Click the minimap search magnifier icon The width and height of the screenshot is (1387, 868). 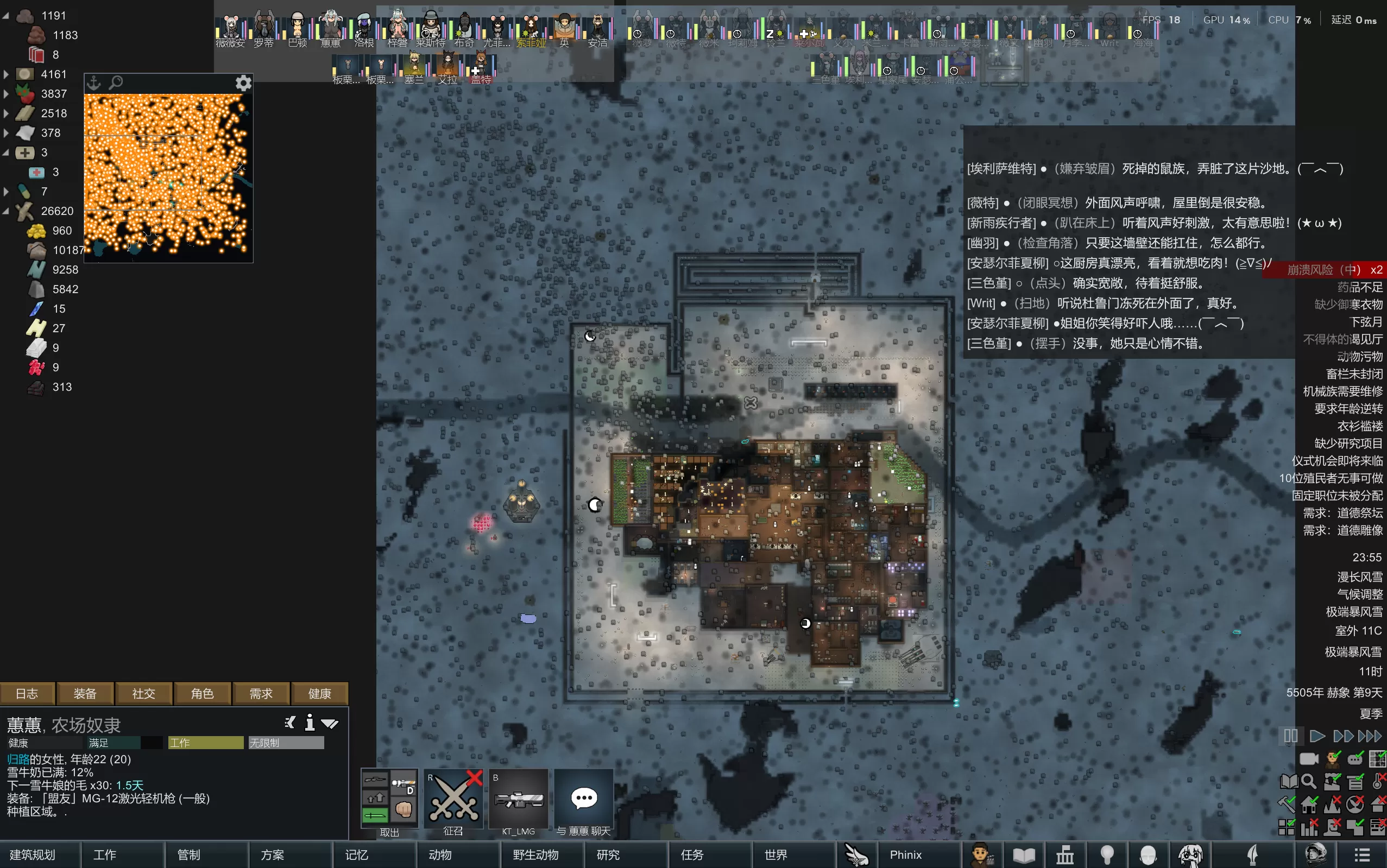pos(116,83)
